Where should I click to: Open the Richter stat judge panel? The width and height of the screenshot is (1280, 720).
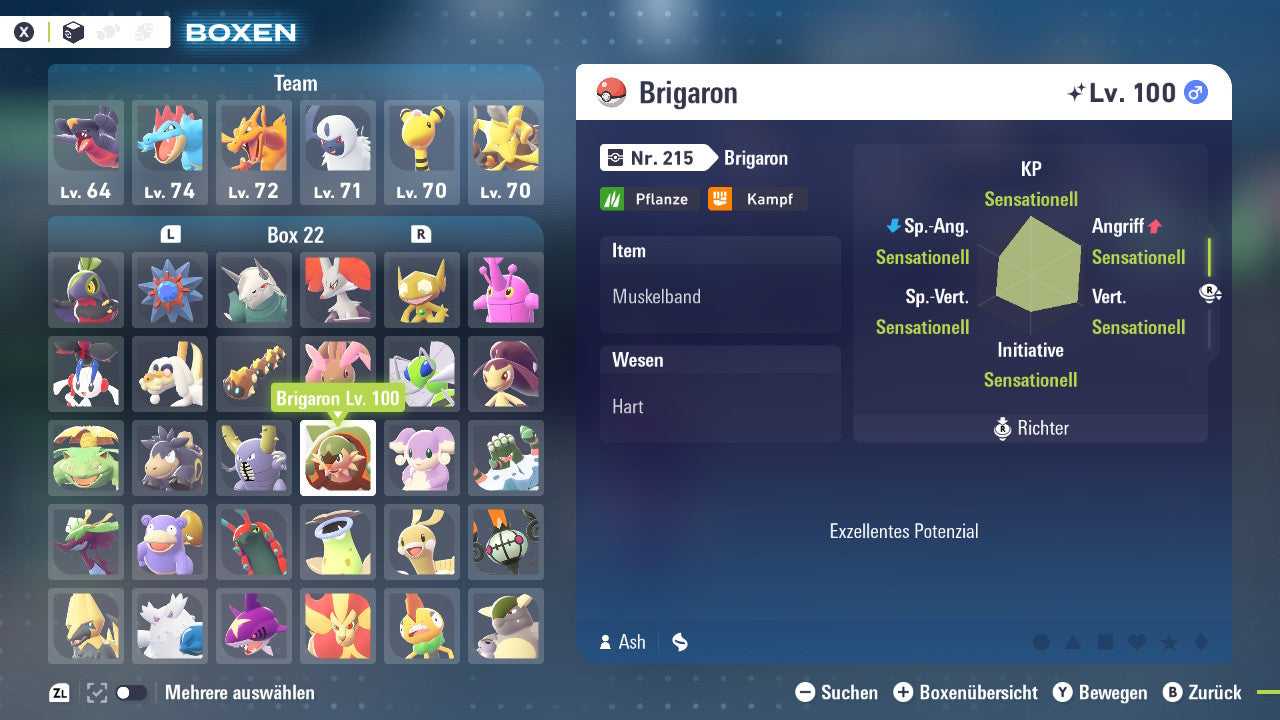coord(1031,428)
